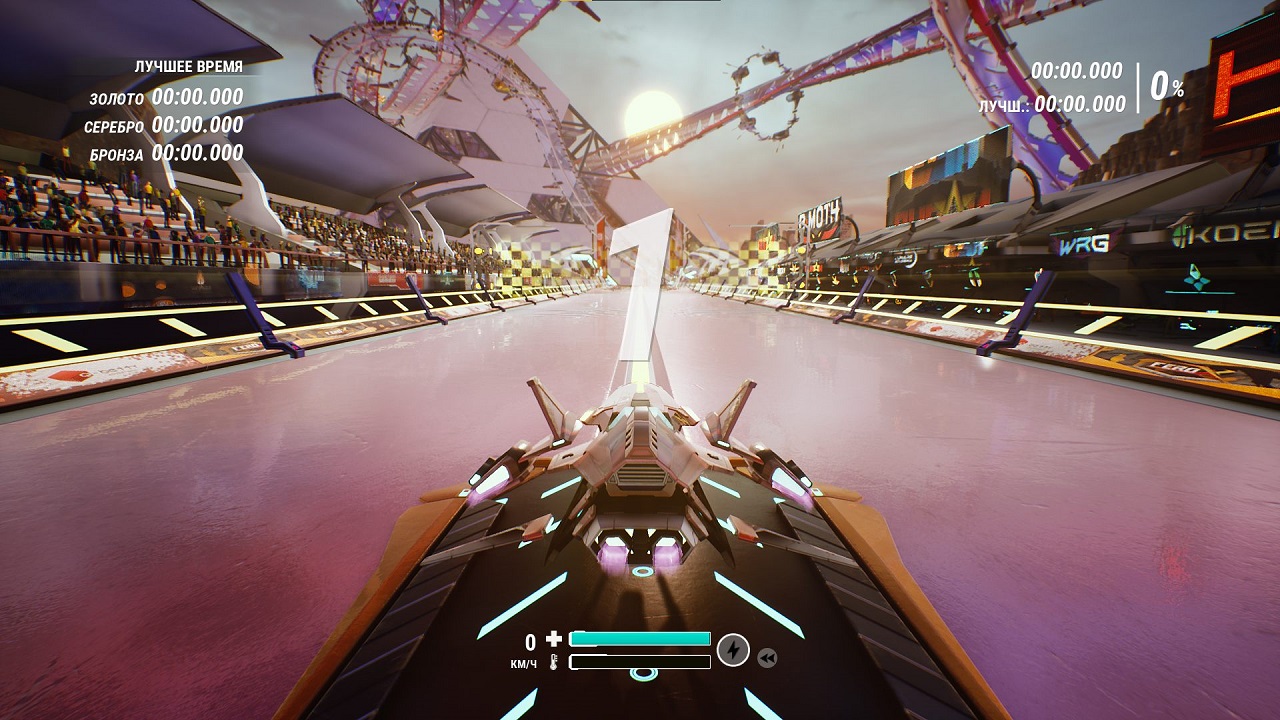The height and width of the screenshot is (720, 1280).
Task: Click the plus health icon by the energy bar
Action: tap(553, 637)
